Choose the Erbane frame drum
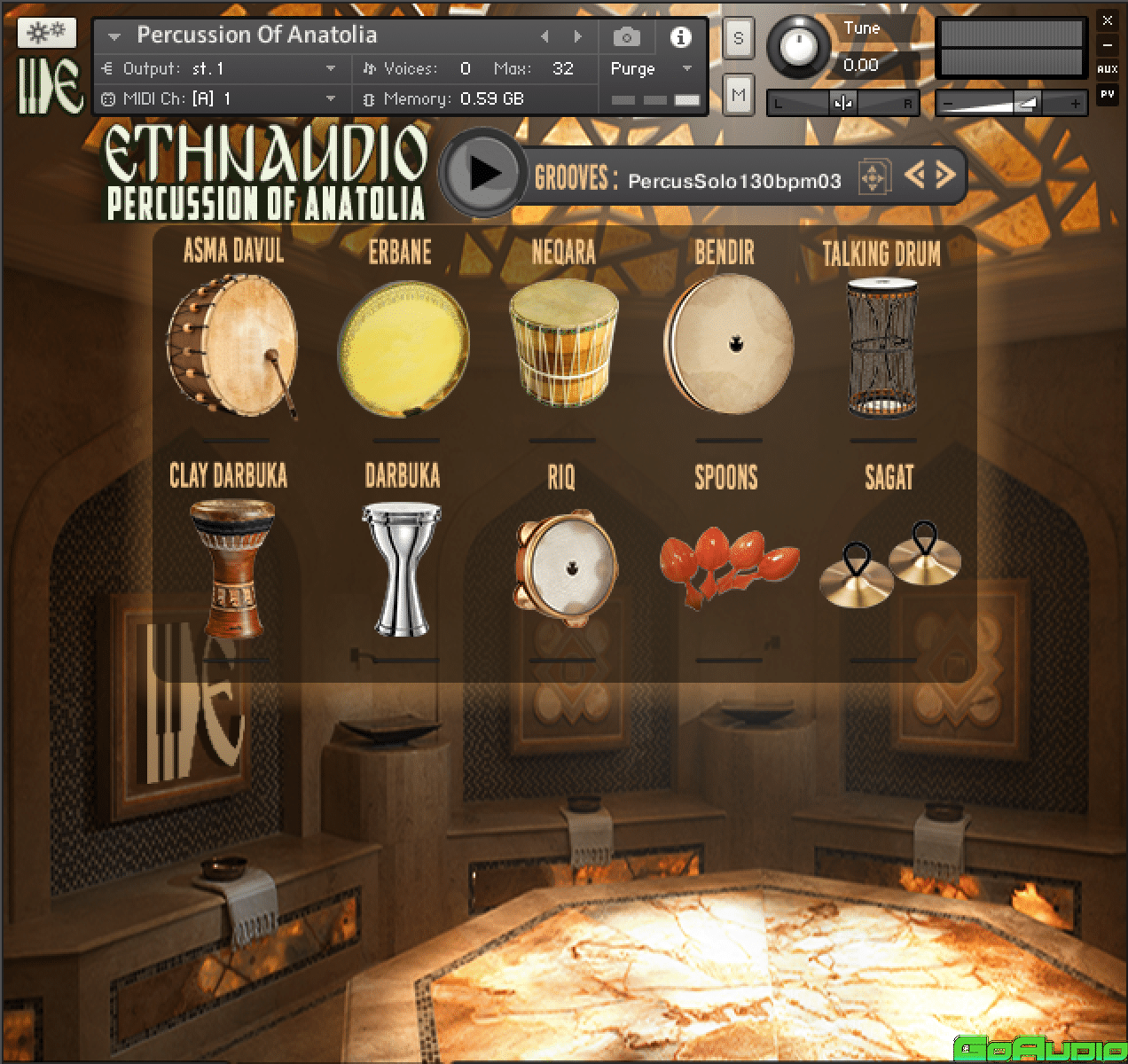Screen dimensions: 1128x1064 coord(403,348)
